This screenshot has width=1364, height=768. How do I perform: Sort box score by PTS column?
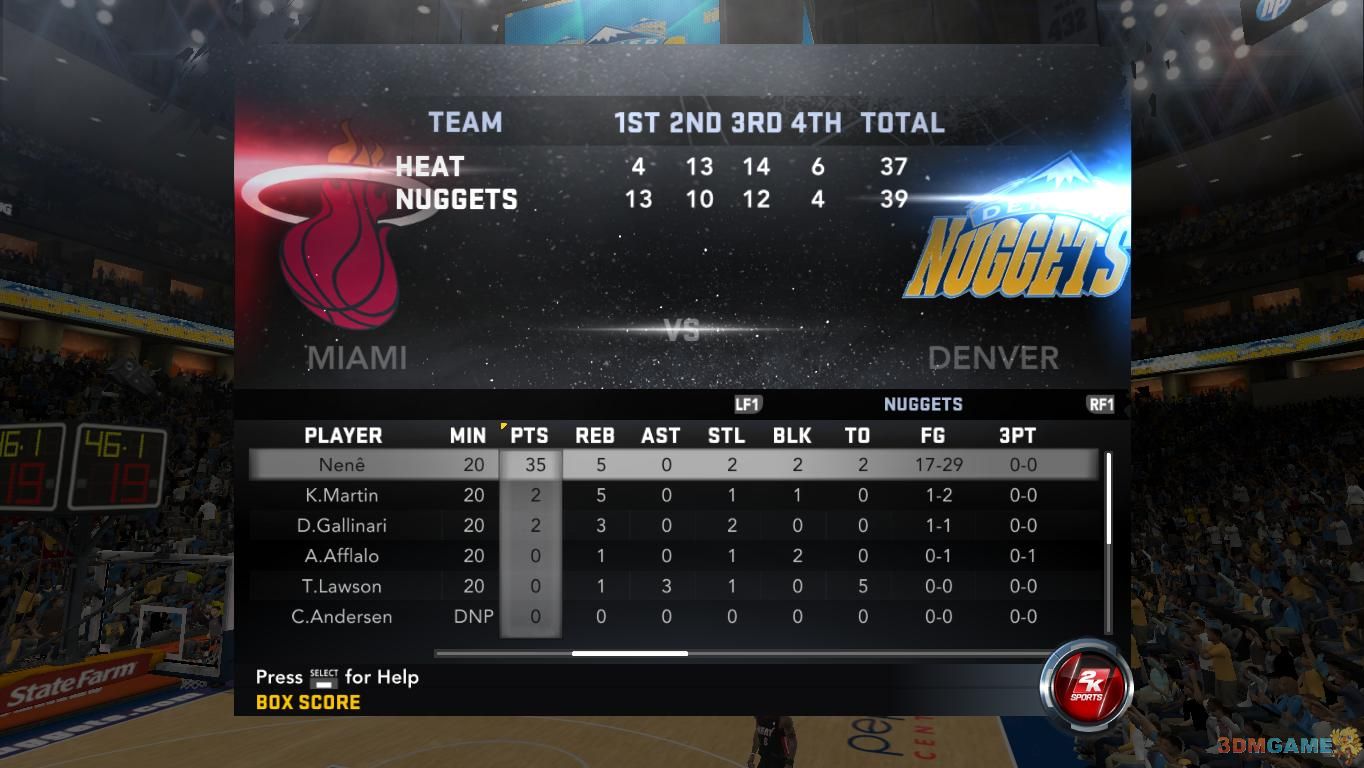tap(529, 436)
